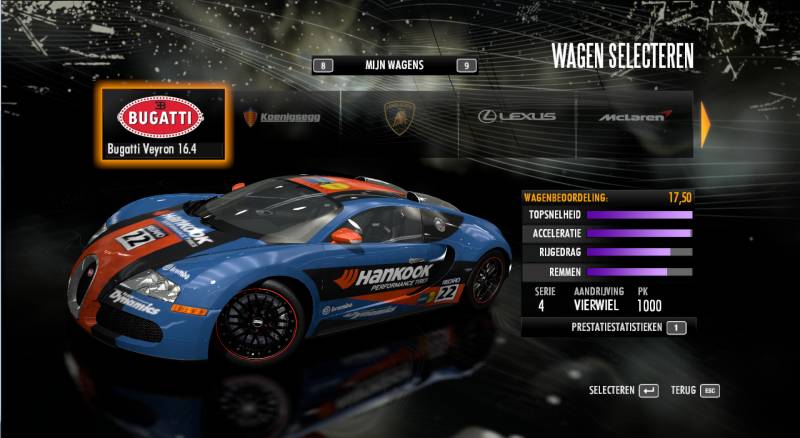Select the Bugatti Veyron 16.4 brand tile
This screenshot has height=438, width=800.
coord(163,125)
